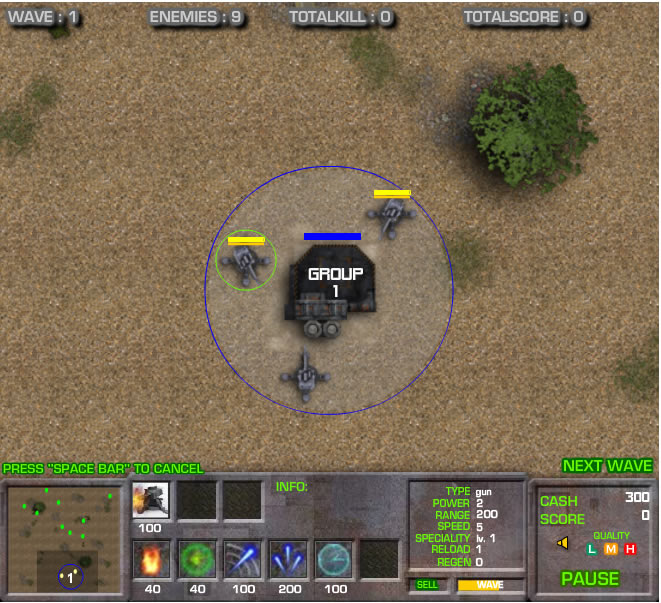Screen dimensions: 661x603
Task: Select the triple blue missile icon
Action: click(x=289, y=560)
